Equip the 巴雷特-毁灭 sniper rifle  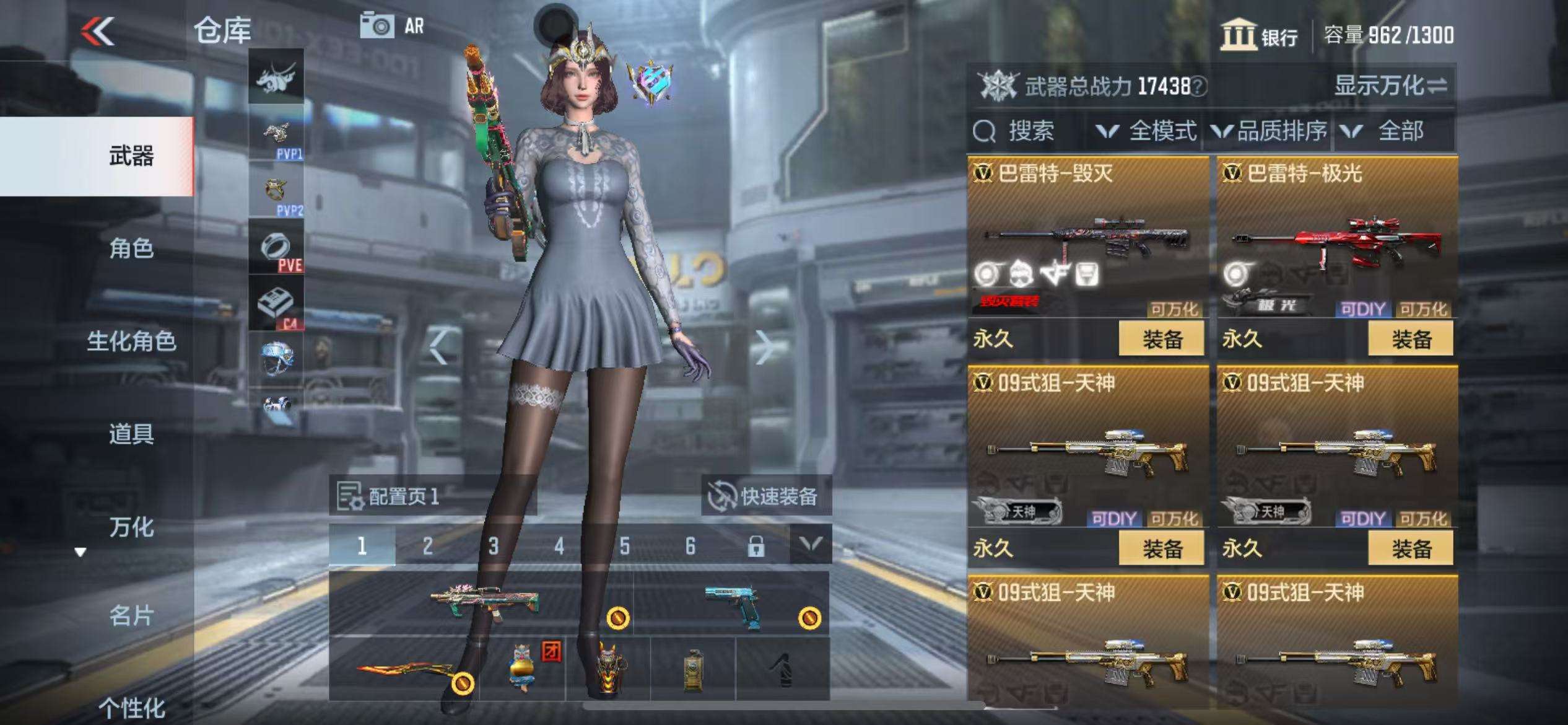[x=1161, y=339]
